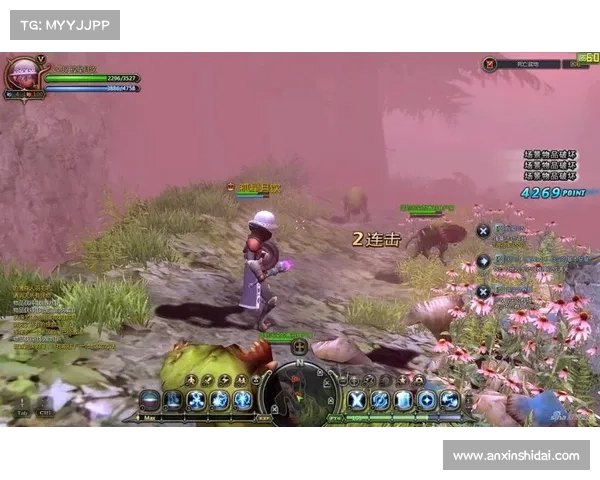The width and height of the screenshot is (600, 480).
Task: Open the www.anxinshidai.com watermark link
Action: tap(515, 455)
